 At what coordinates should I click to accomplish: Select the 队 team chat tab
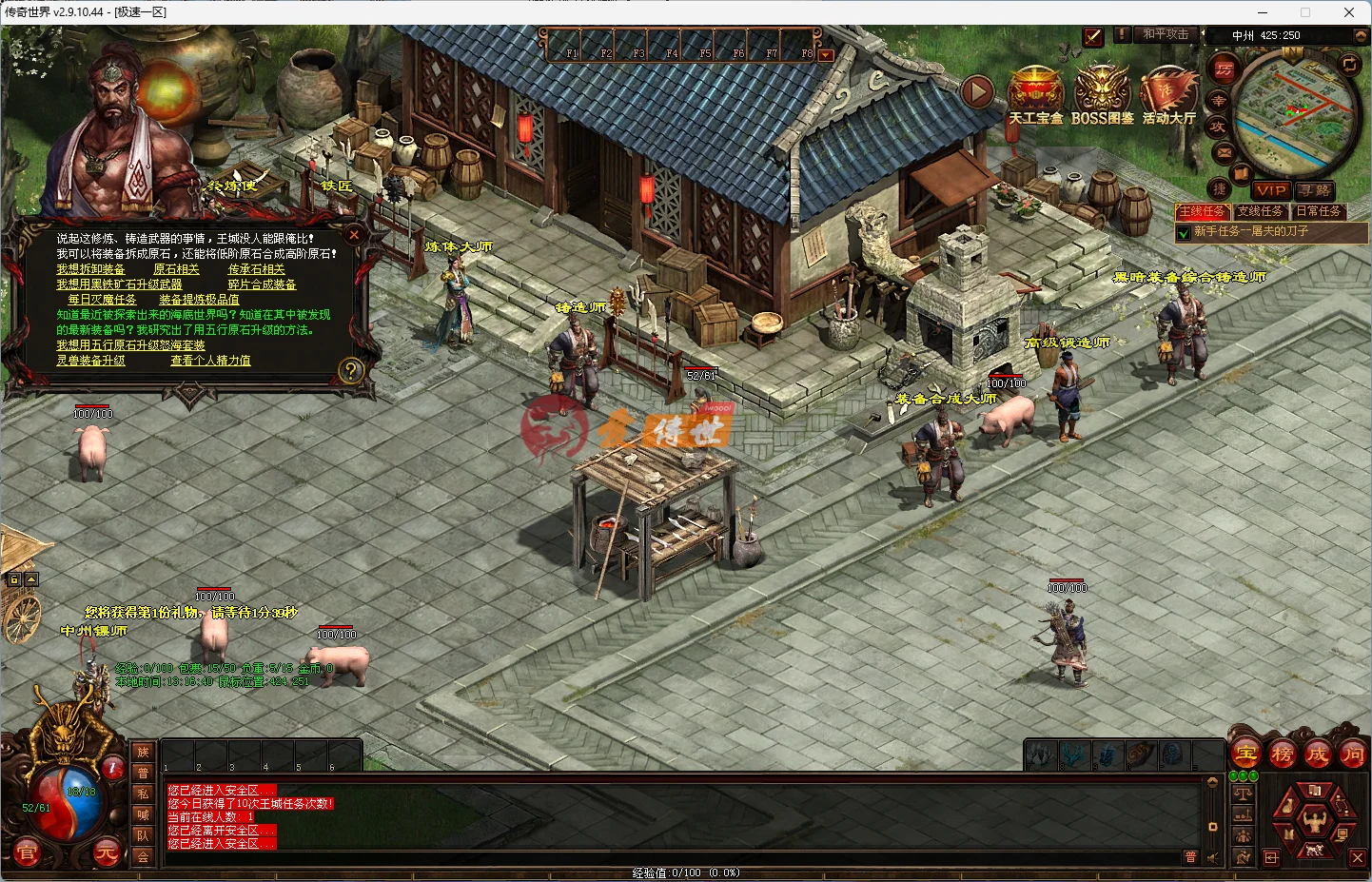tap(143, 834)
